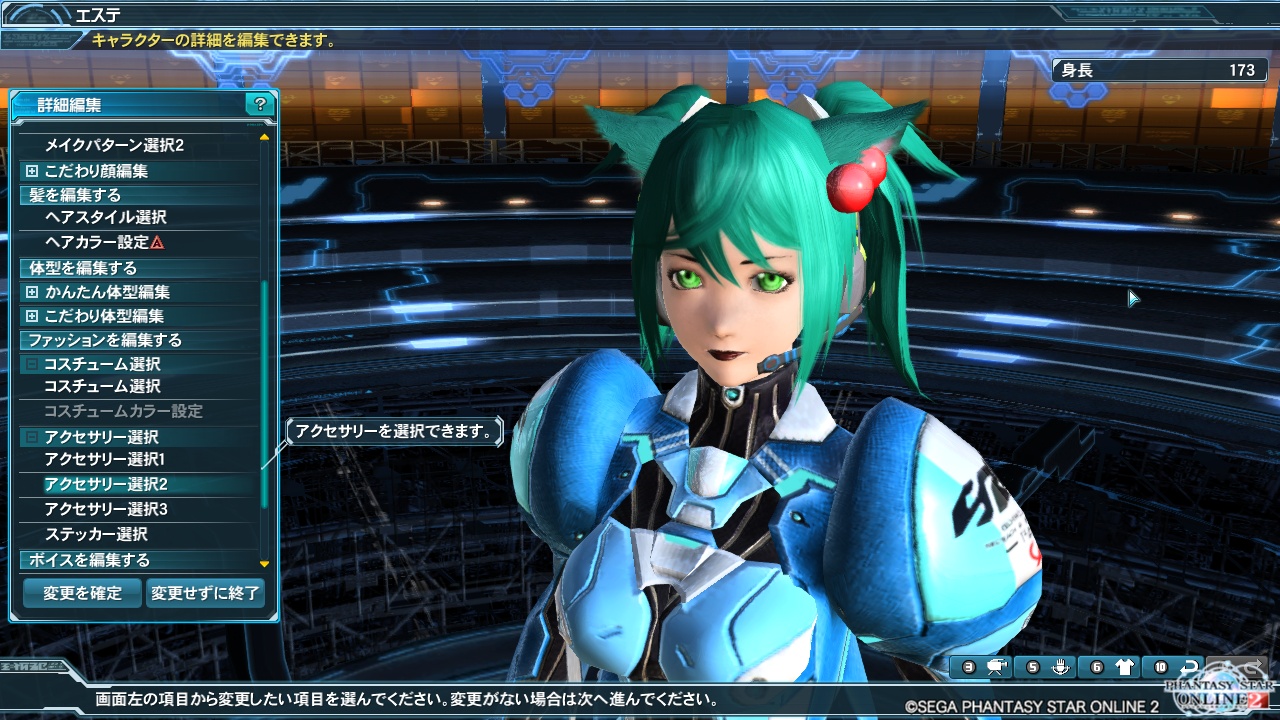Open the メイクパターン選択2 entry
This screenshot has height=720, width=1280.
pos(114,146)
